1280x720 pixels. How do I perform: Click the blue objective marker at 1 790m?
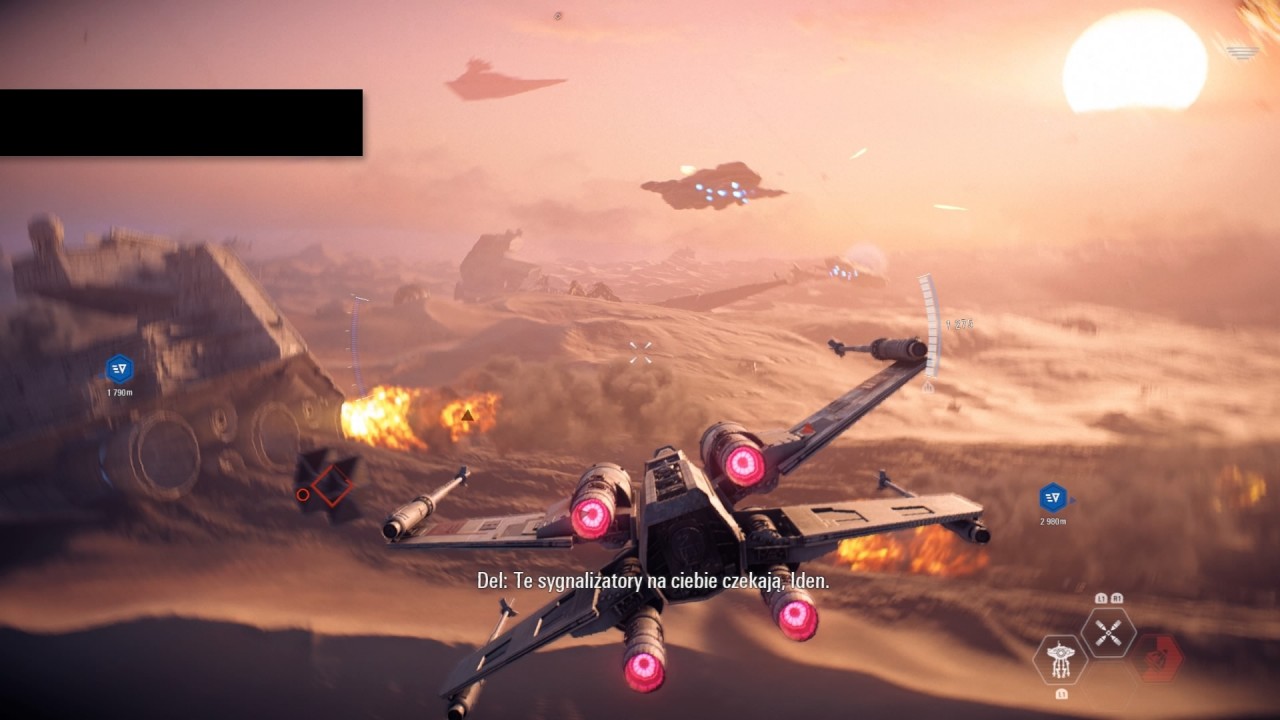(x=119, y=369)
